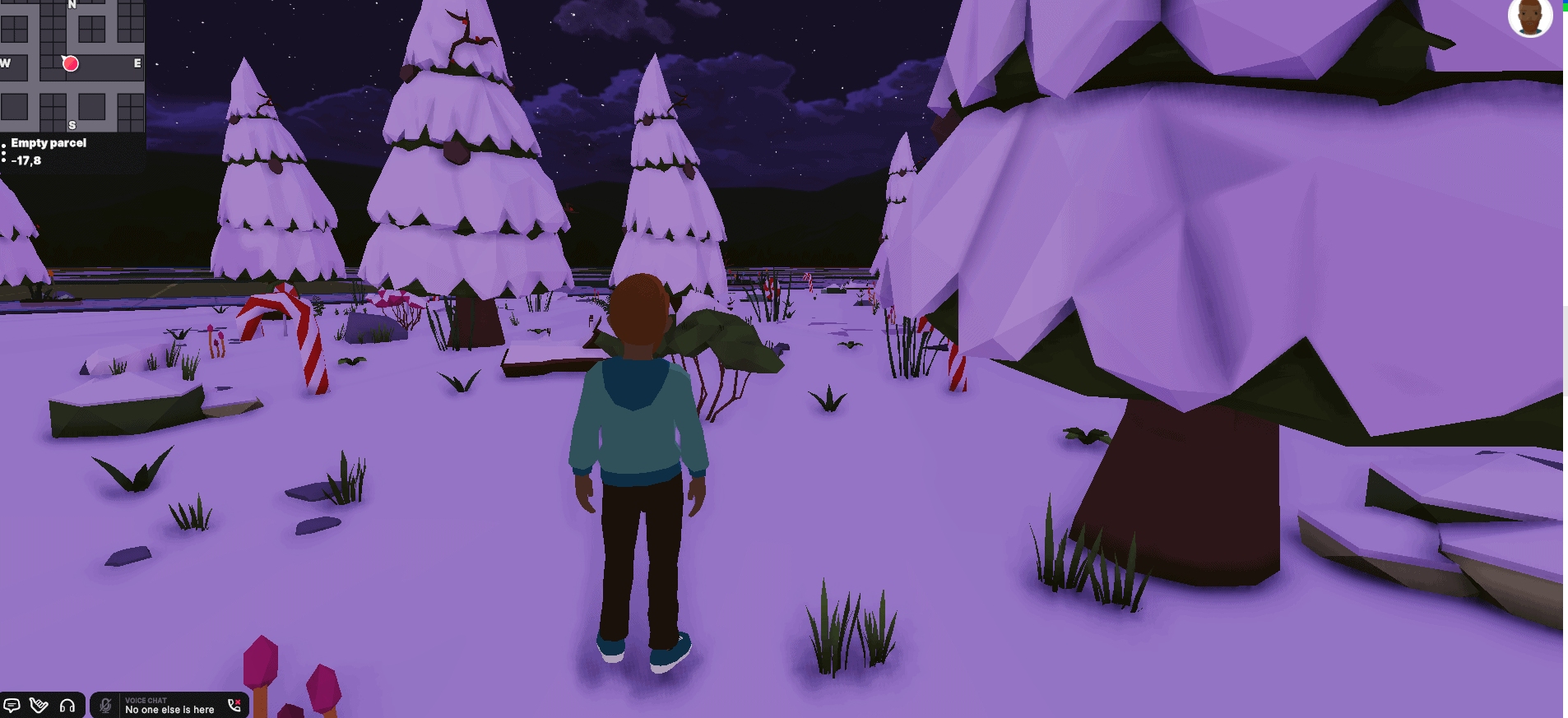Click the N compass marker on the minimap
The height and width of the screenshot is (718, 1568).
tap(72, 5)
